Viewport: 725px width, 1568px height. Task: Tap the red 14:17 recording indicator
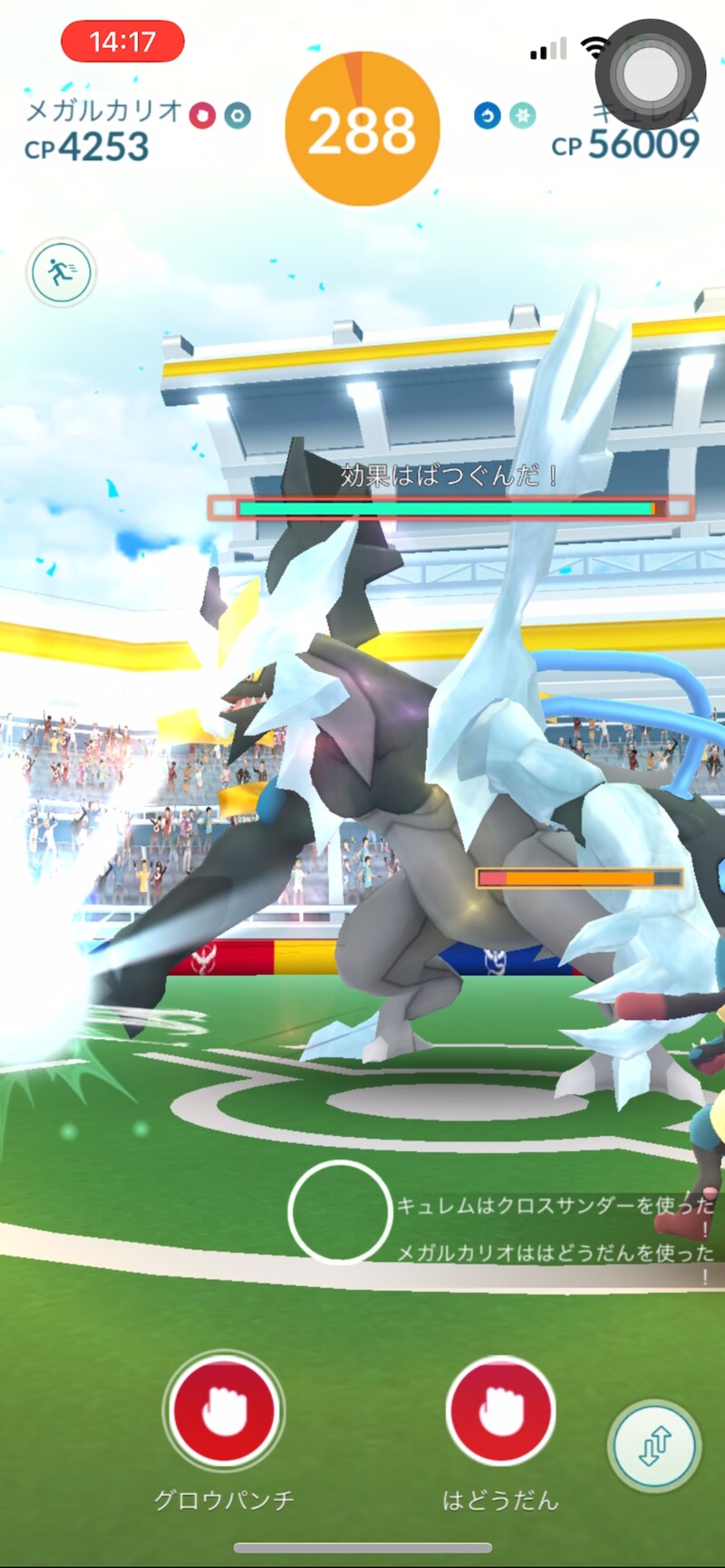click(x=122, y=42)
